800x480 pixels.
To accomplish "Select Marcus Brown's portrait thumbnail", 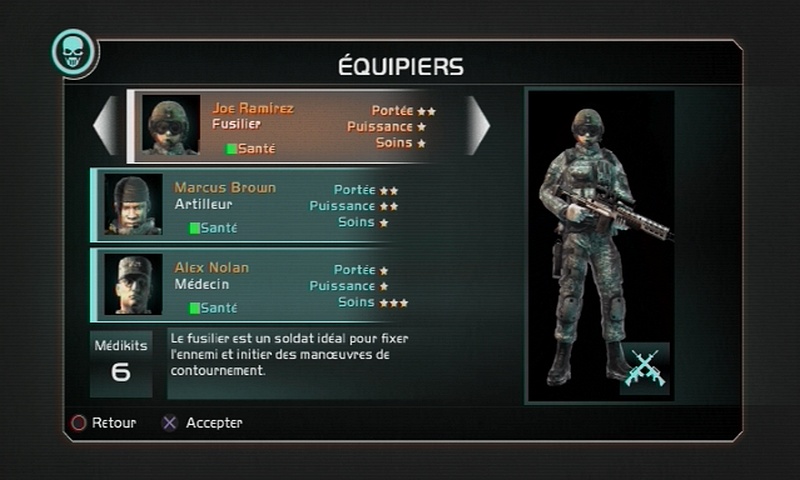I will [133, 205].
